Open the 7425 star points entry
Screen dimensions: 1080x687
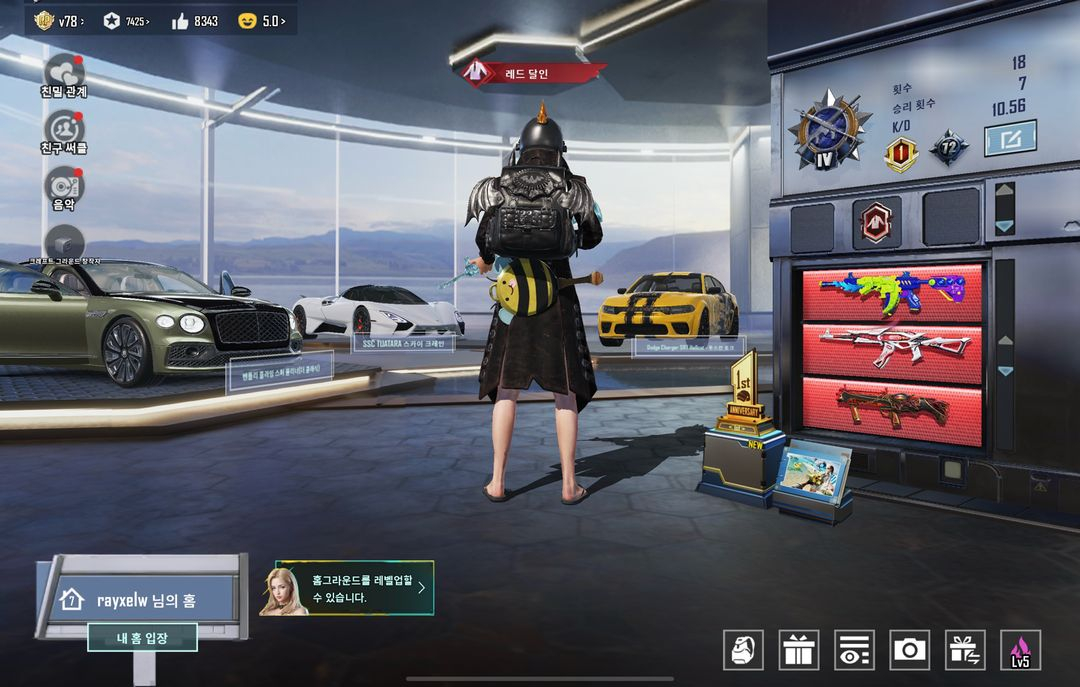(126, 20)
